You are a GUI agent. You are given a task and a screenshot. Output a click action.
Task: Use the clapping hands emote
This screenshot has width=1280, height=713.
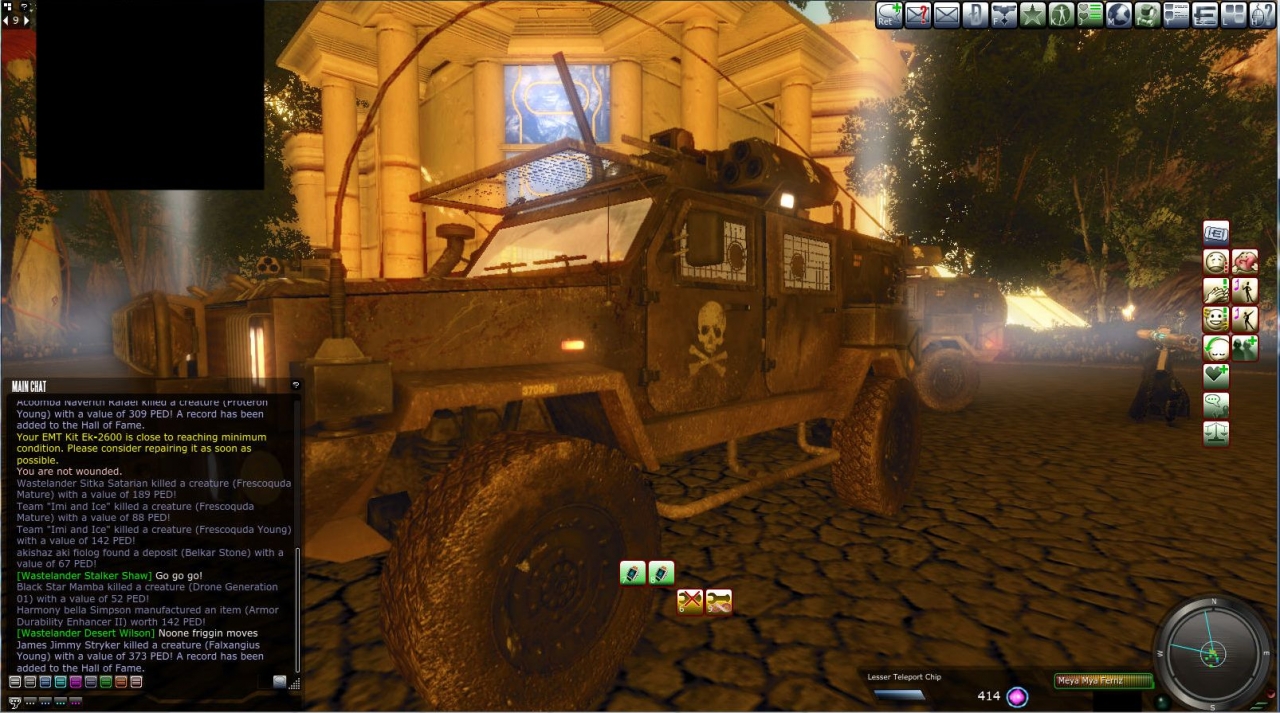pos(1216,291)
